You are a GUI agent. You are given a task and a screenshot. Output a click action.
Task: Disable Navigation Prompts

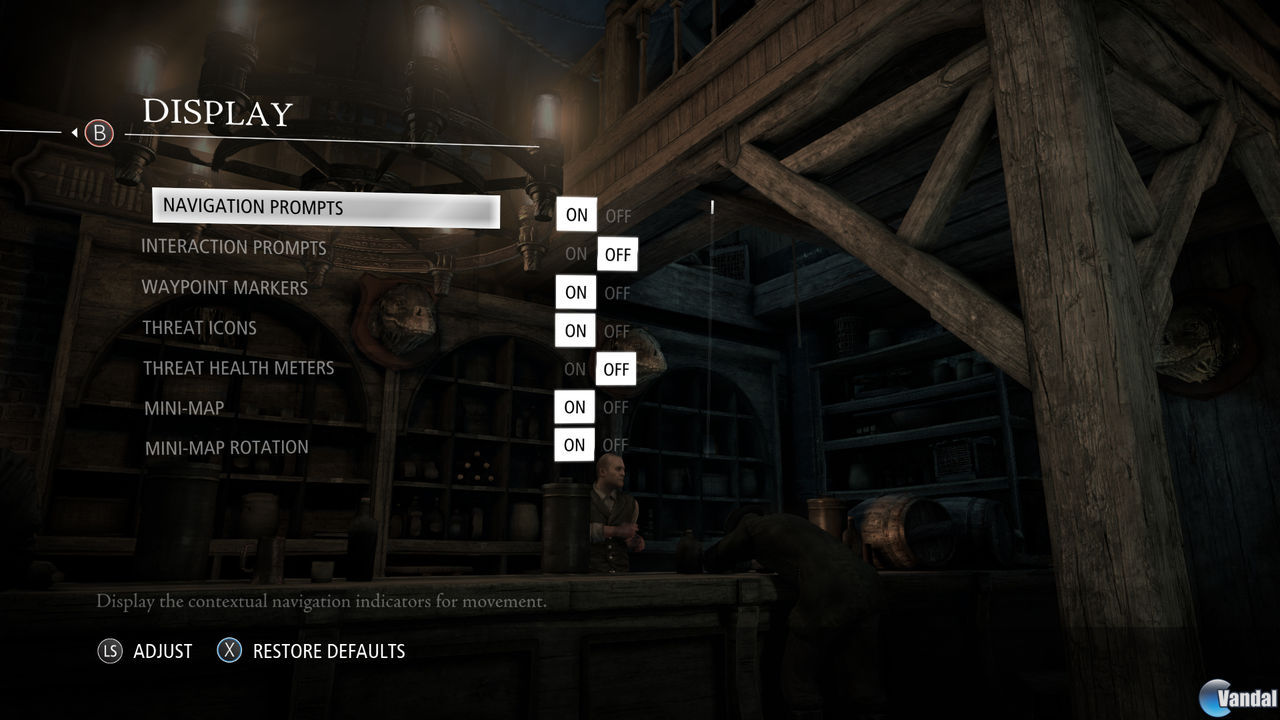click(x=618, y=215)
